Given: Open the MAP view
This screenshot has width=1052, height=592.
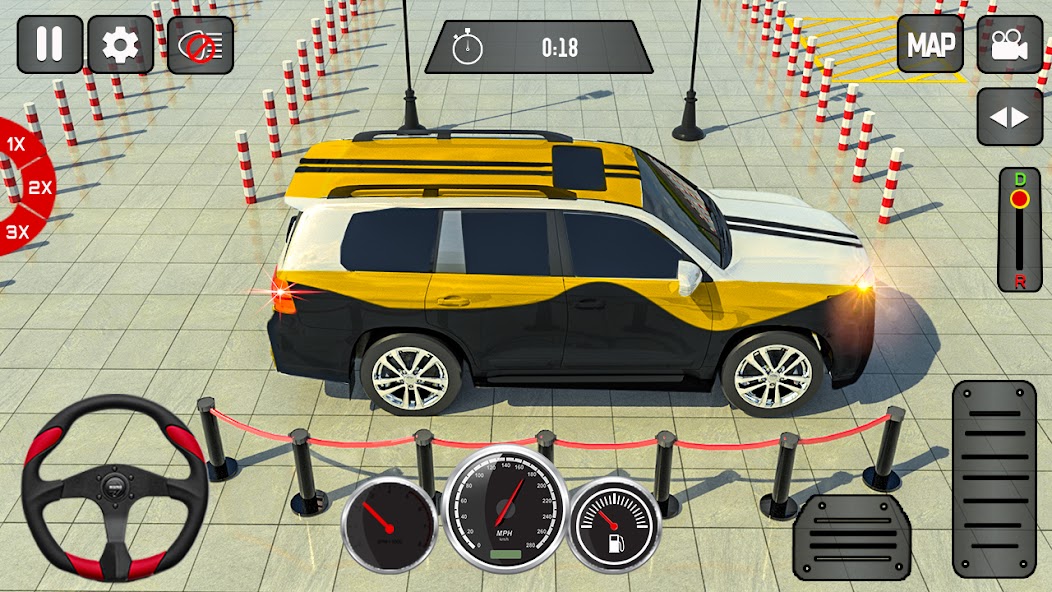Looking at the screenshot, I should pos(930,44).
